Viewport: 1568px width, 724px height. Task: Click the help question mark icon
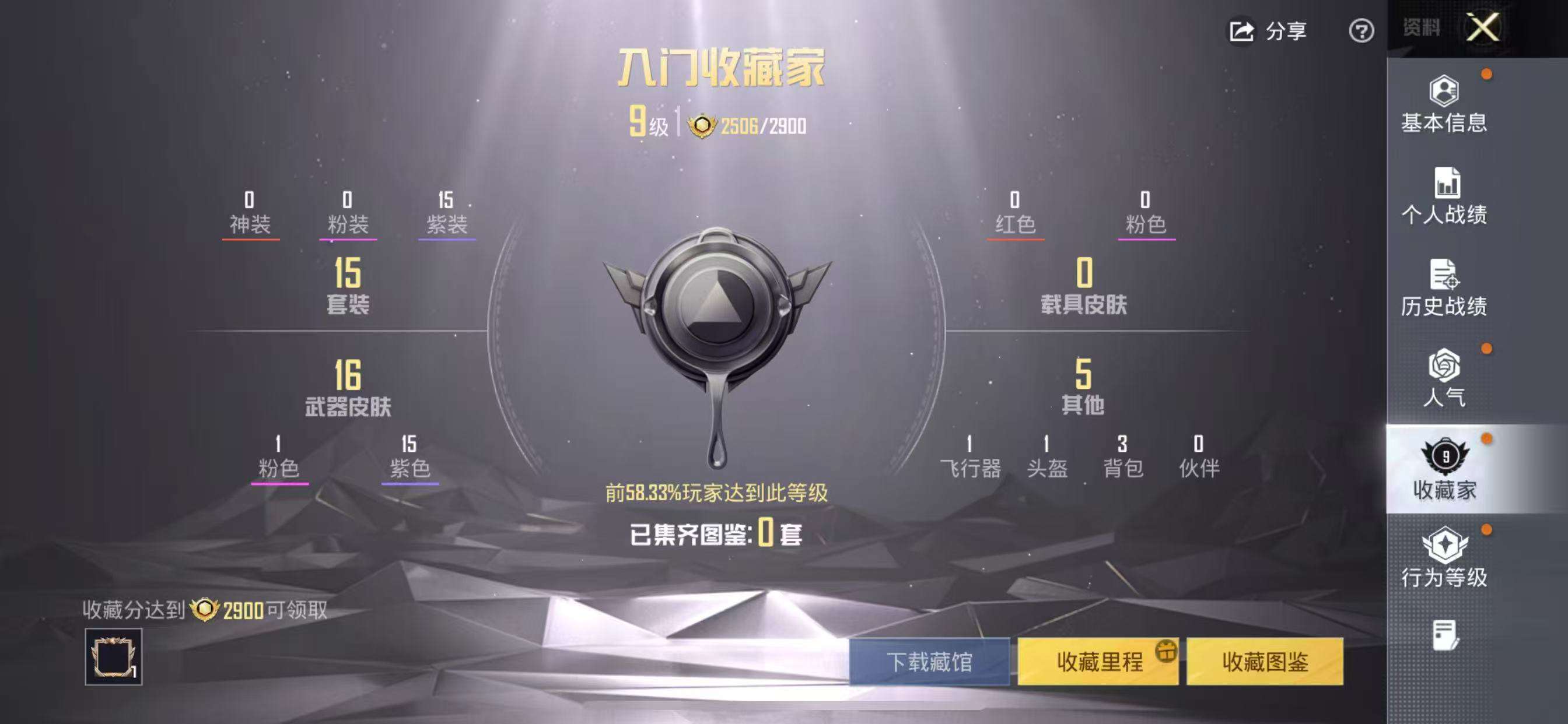click(x=1361, y=30)
